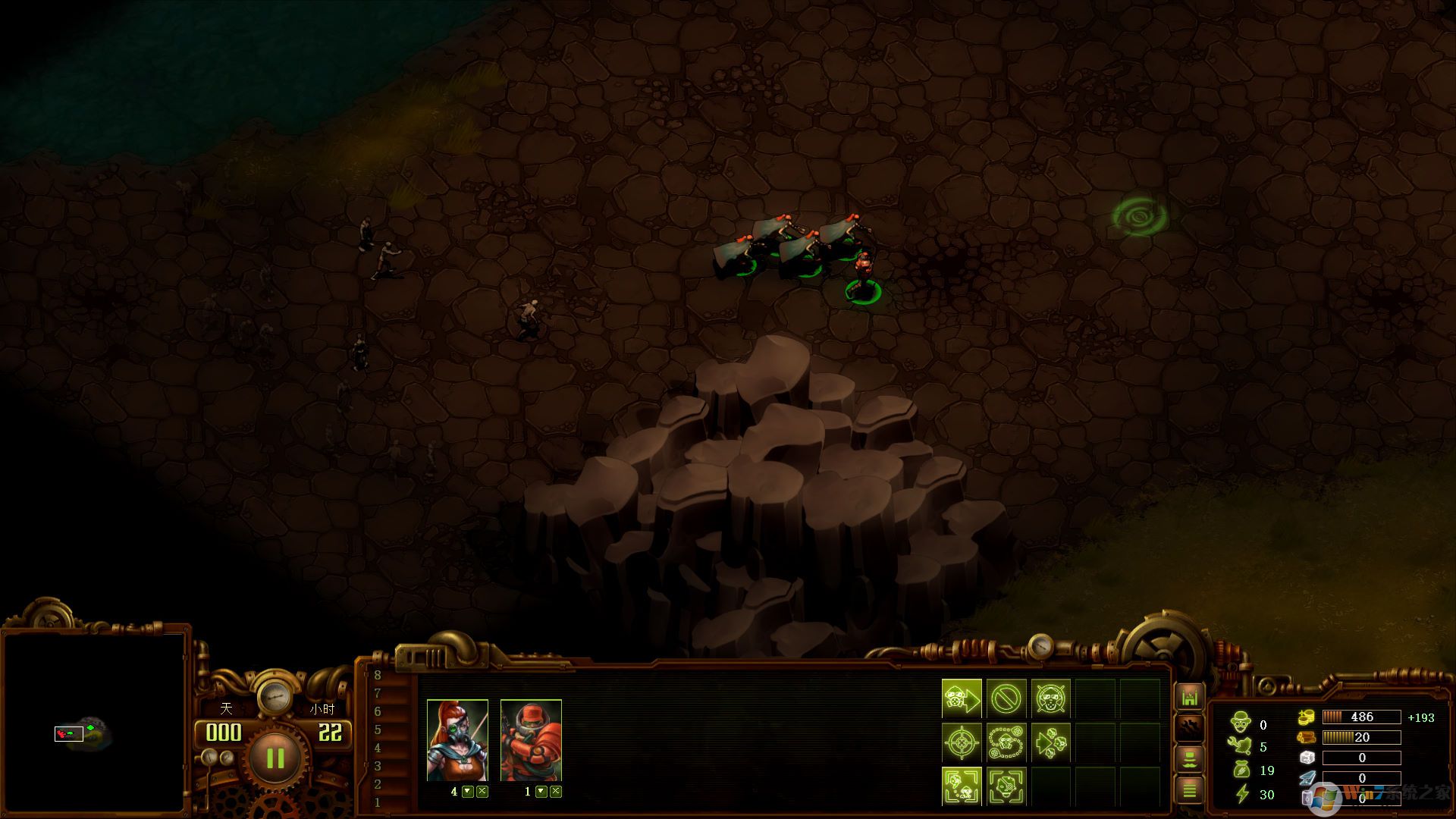Open the top hat and mustache panel
Screen dimensions: 1456x819
(x=1189, y=759)
